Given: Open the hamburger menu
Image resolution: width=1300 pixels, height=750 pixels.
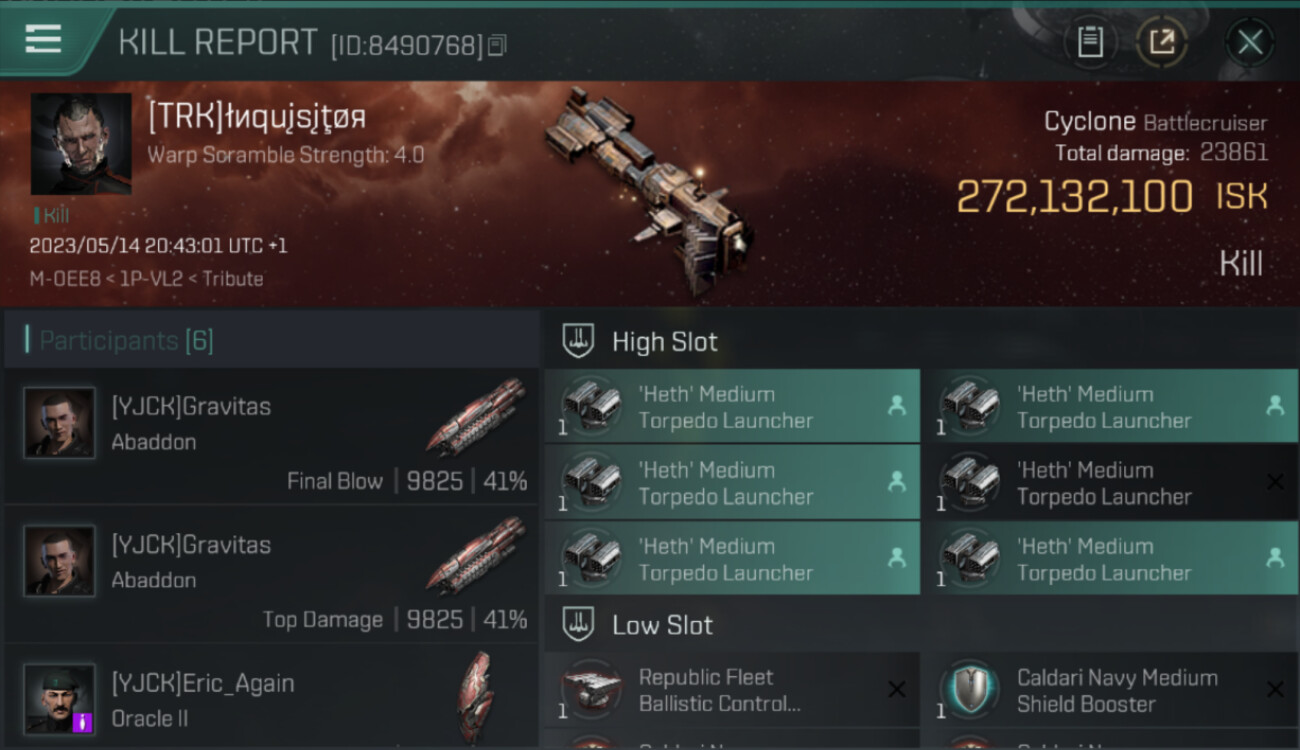Looking at the screenshot, I should pyautogui.click(x=43, y=39).
